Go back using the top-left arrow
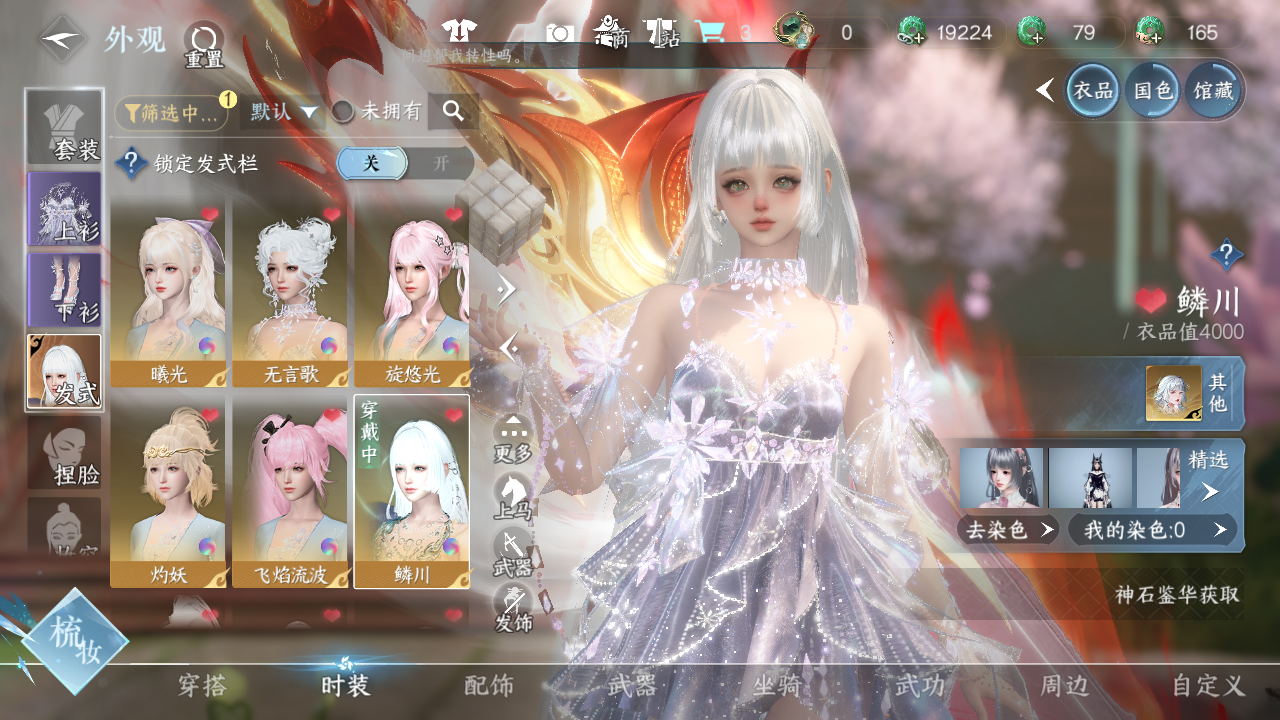This screenshot has height=720, width=1280. click(64, 40)
